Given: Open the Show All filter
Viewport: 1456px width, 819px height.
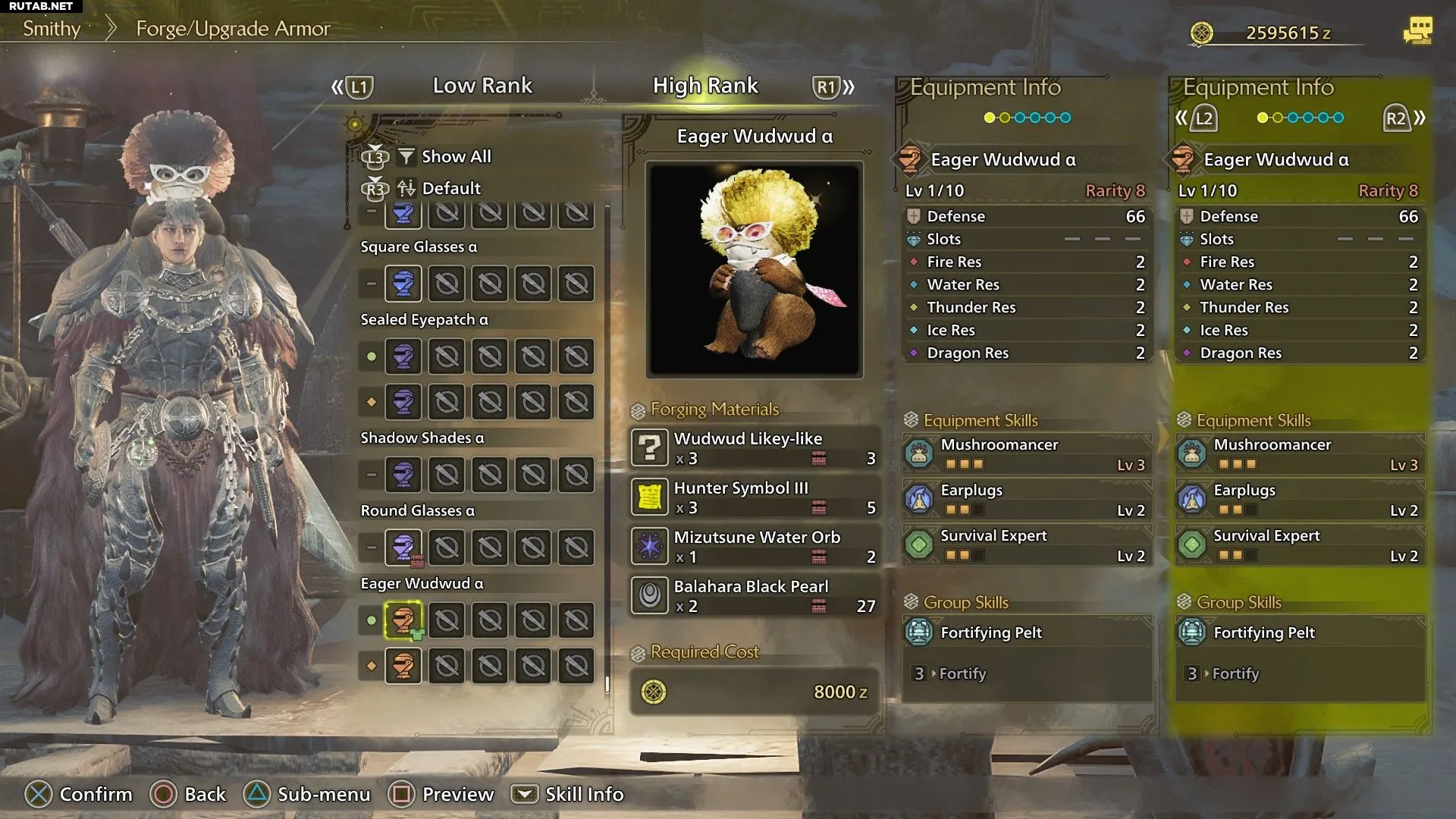Looking at the screenshot, I should point(455,156).
